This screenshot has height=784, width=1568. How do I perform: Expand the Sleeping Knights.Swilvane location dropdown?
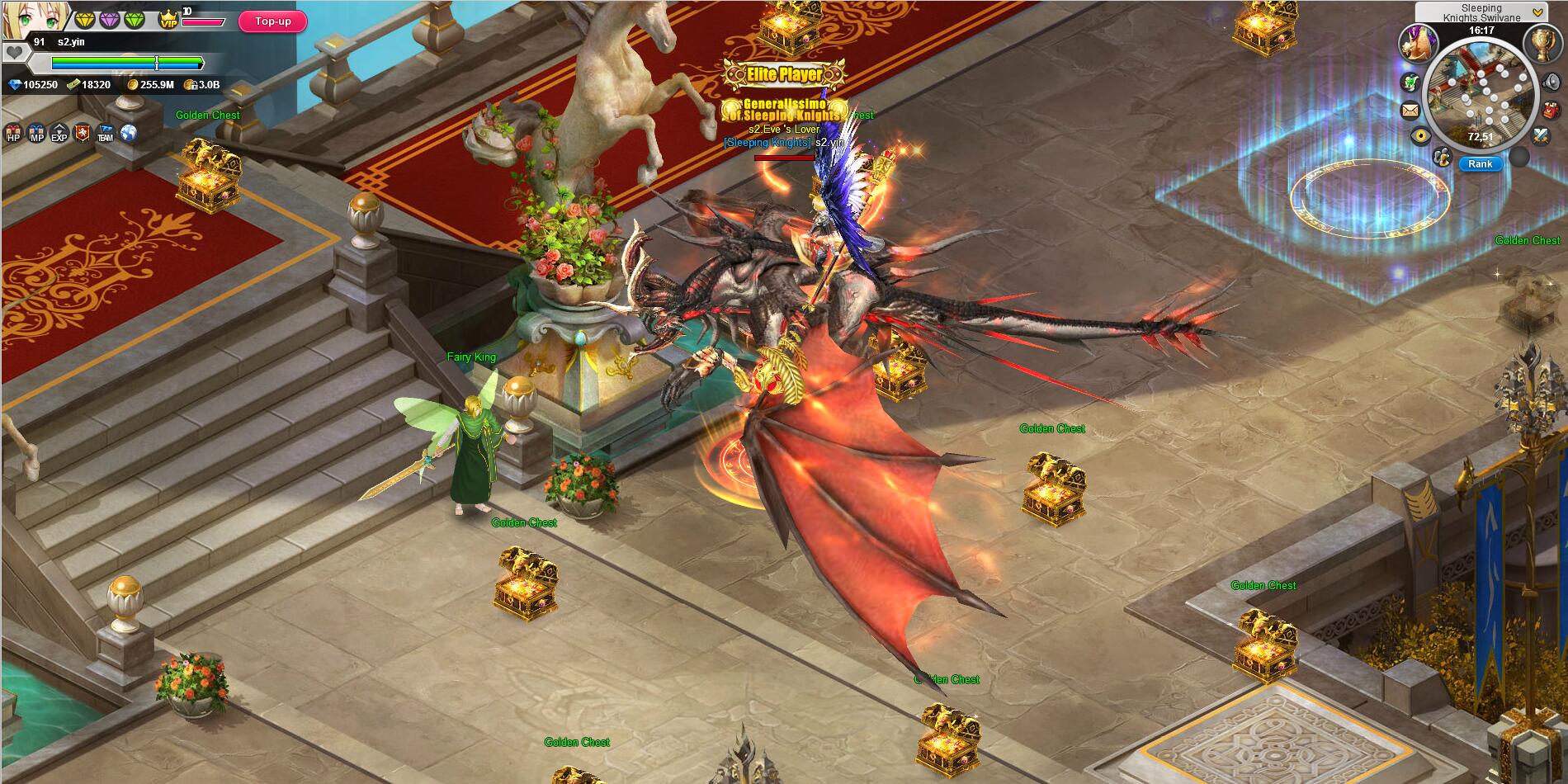tap(1537, 12)
